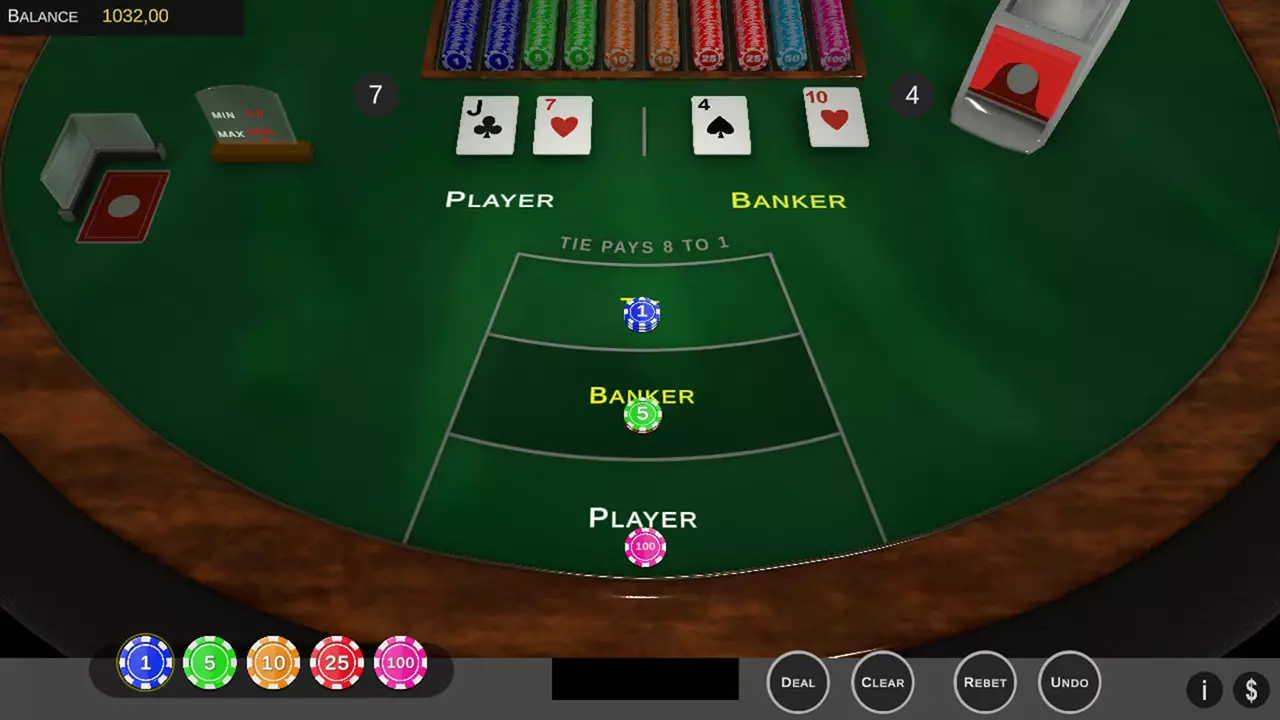The width and height of the screenshot is (1280, 720).
Task: Place a bet on the Banker area
Action: (642, 396)
